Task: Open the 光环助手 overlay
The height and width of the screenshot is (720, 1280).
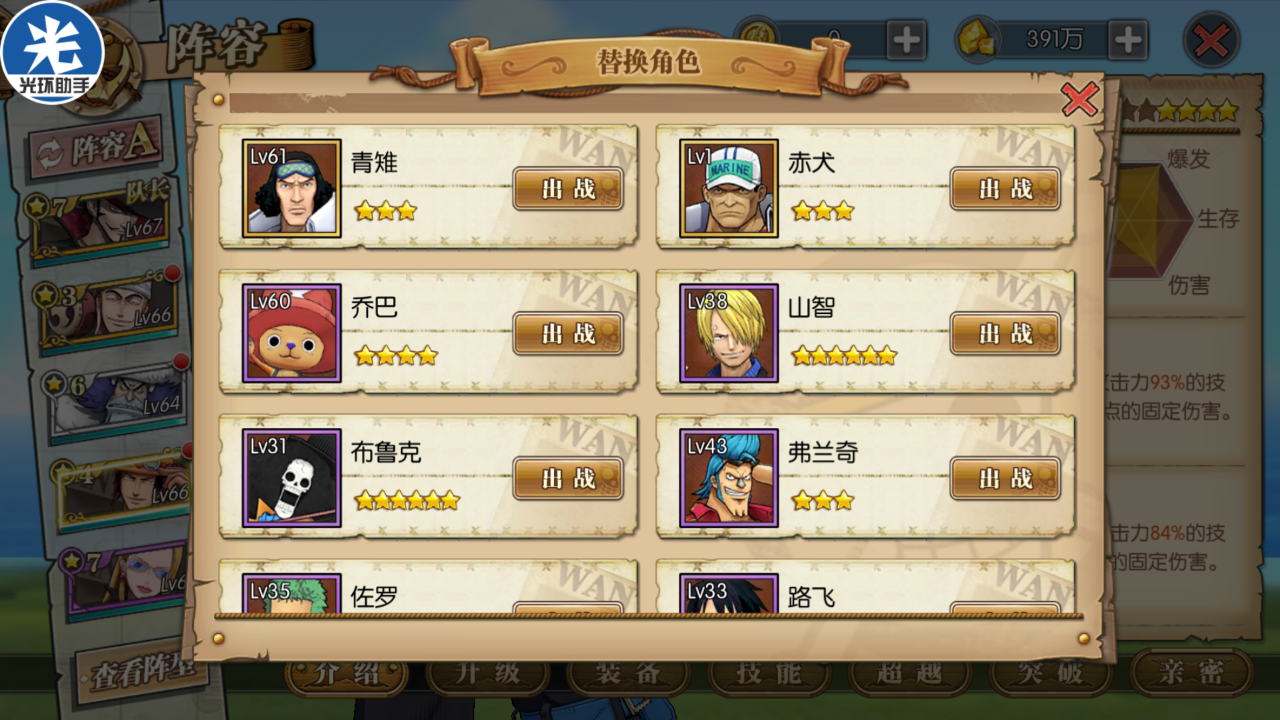Action: pyautogui.click(x=52, y=52)
